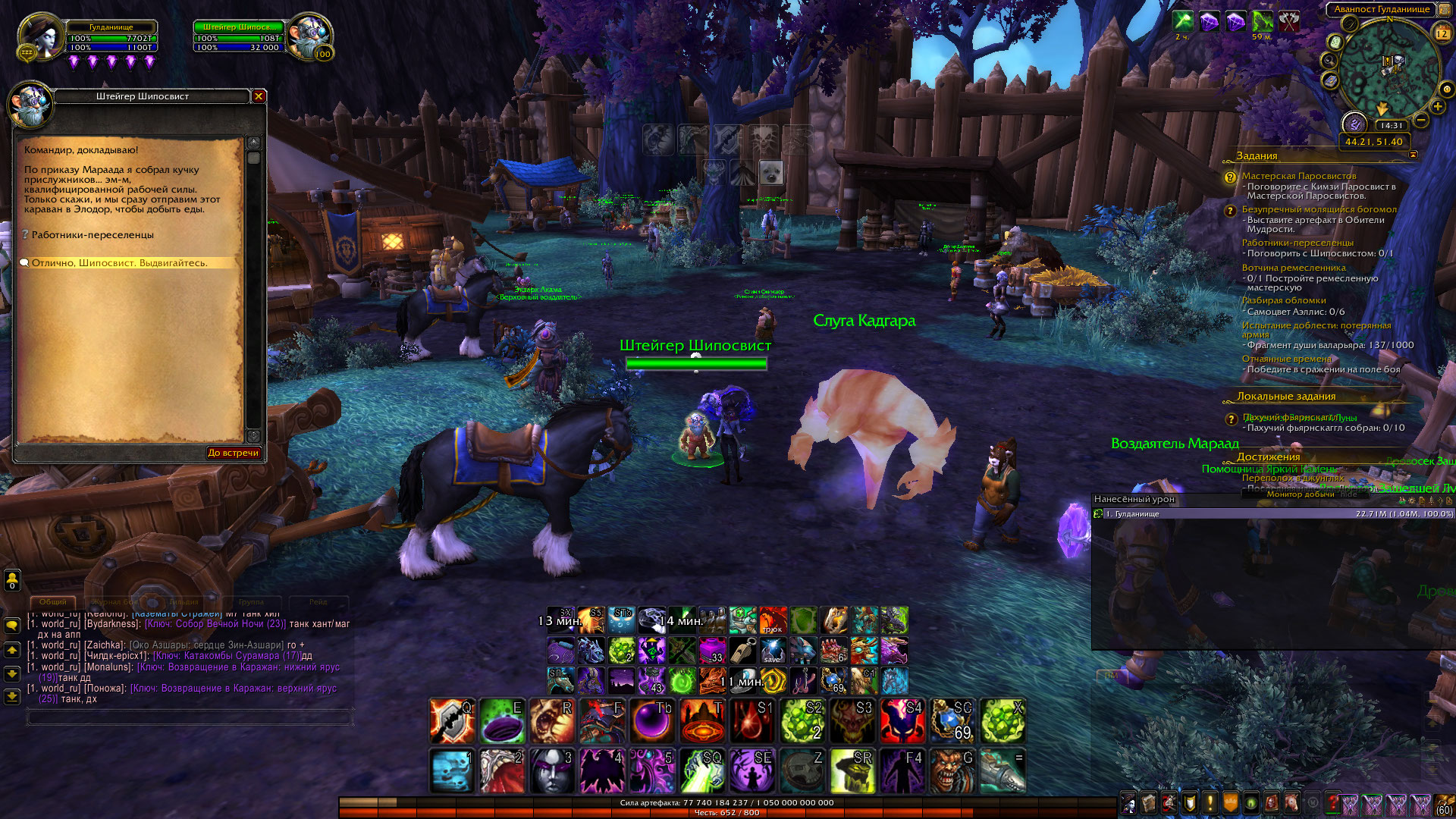Open the calendar button showing 12
The width and height of the screenshot is (1456, 819).
click(x=1442, y=33)
